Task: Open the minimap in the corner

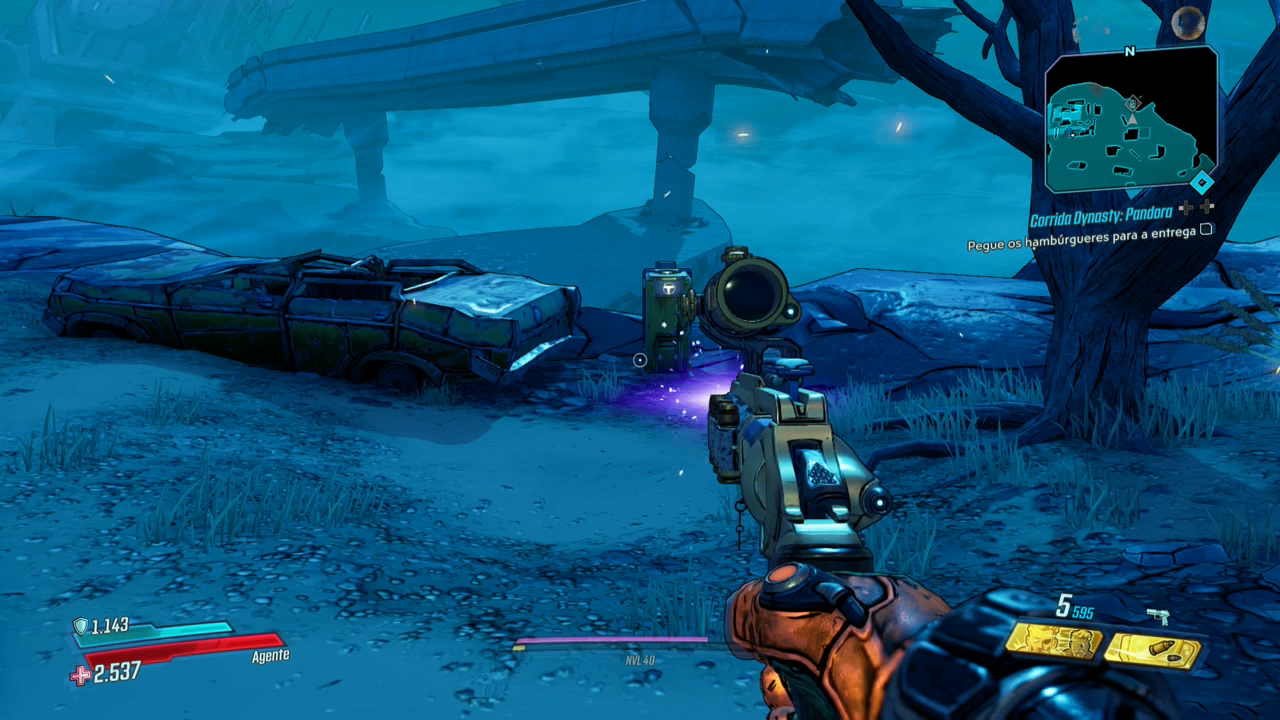Action: coord(1131,120)
